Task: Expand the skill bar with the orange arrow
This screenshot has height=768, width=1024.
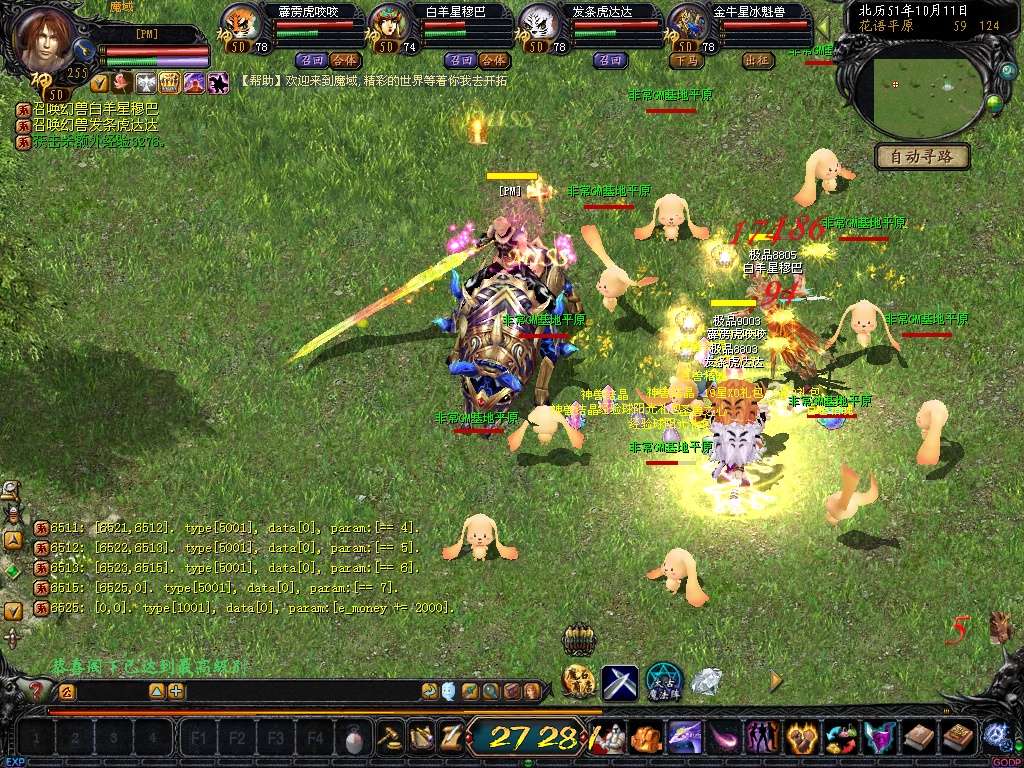Action: tap(776, 681)
